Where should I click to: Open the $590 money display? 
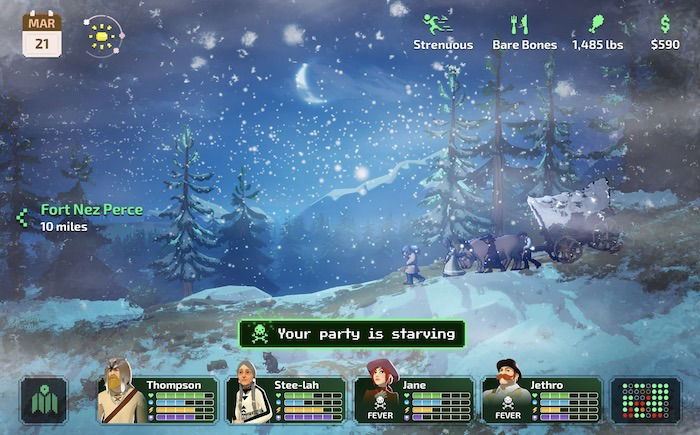665,31
